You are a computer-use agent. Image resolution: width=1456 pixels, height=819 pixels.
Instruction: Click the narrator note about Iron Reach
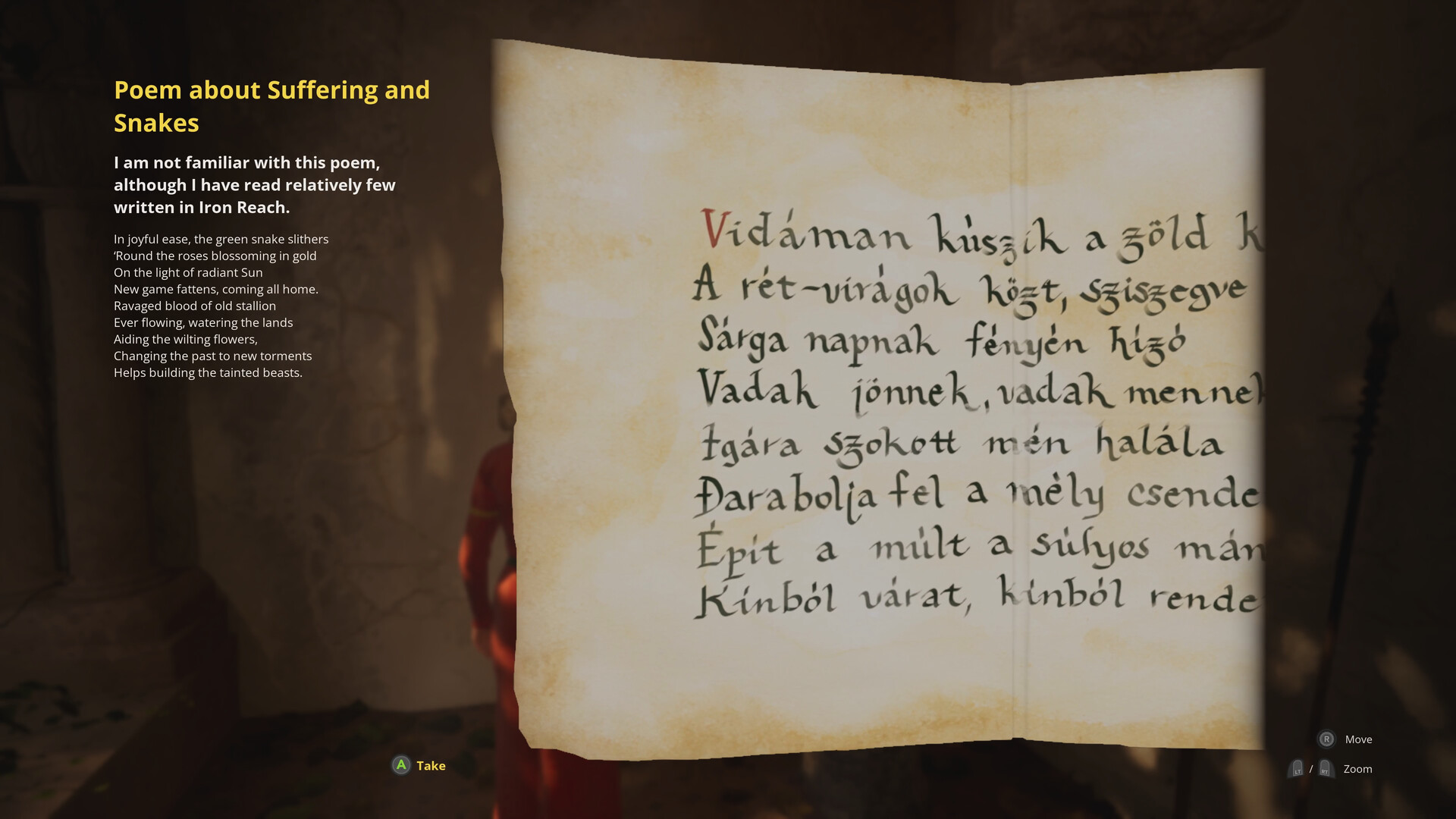254,184
